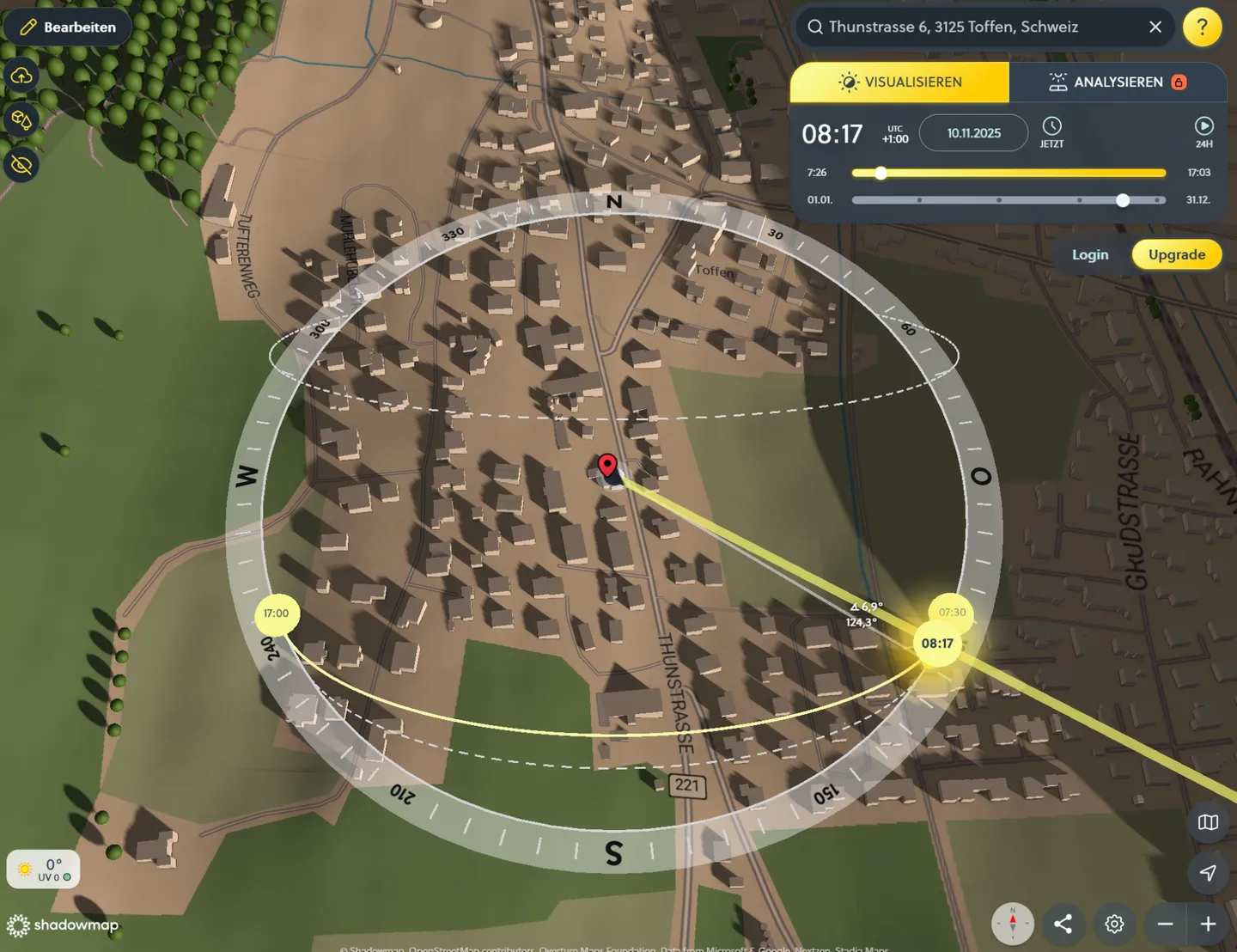Open the 10.11.2025 date picker
This screenshot has height=952, width=1237.
tap(973, 133)
